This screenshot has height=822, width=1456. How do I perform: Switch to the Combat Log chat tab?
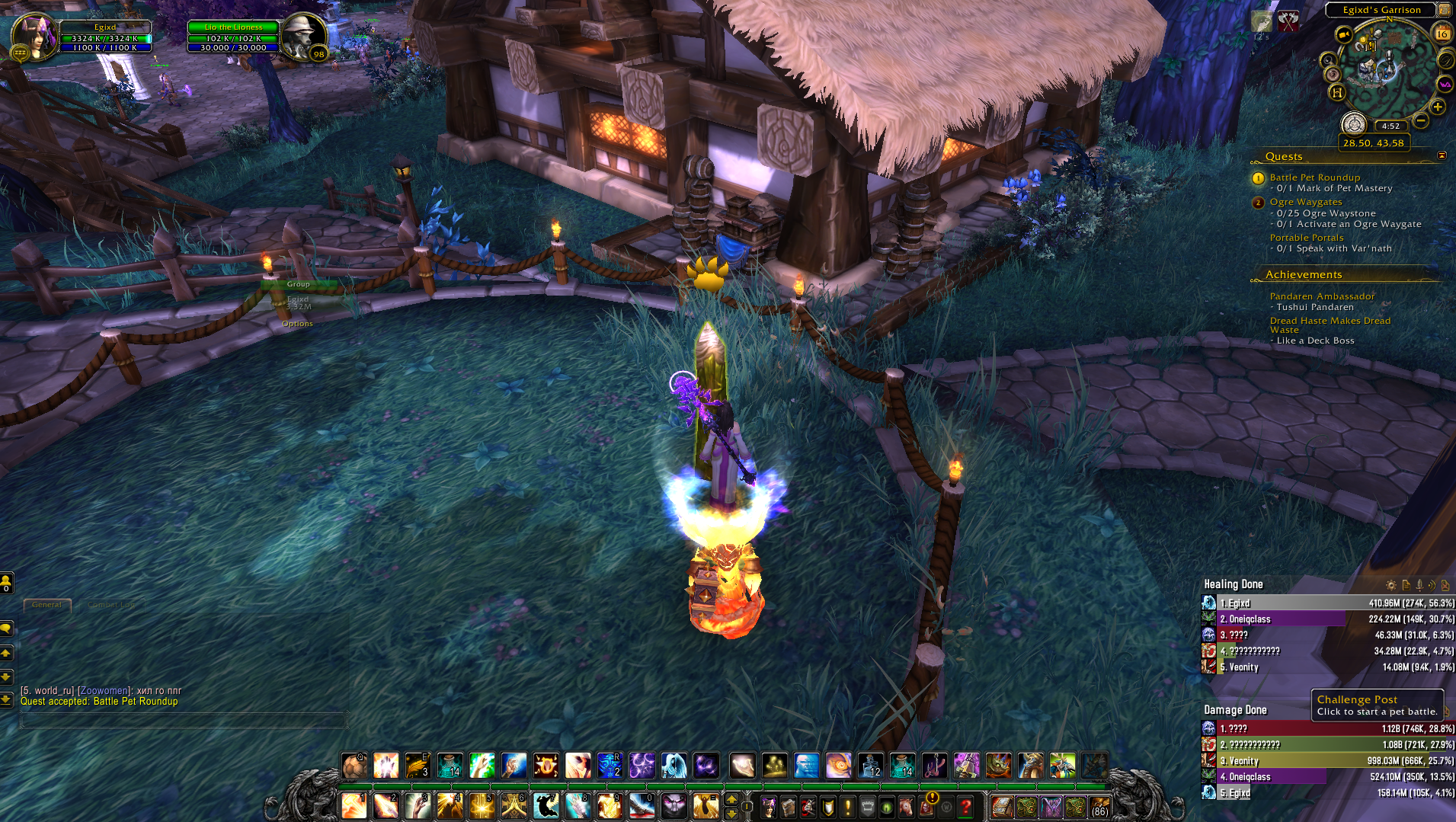coord(112,605)
